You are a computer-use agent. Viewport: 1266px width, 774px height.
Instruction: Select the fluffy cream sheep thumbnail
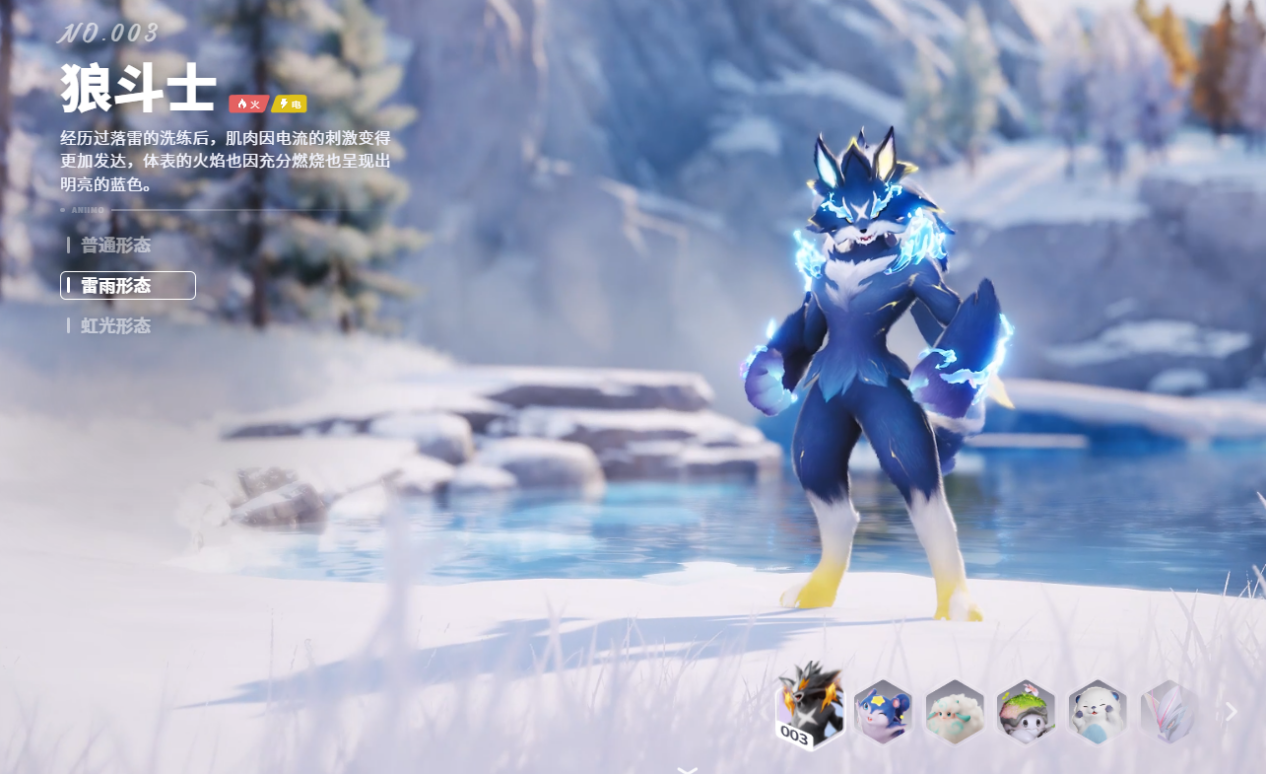(x=954, y=712)
